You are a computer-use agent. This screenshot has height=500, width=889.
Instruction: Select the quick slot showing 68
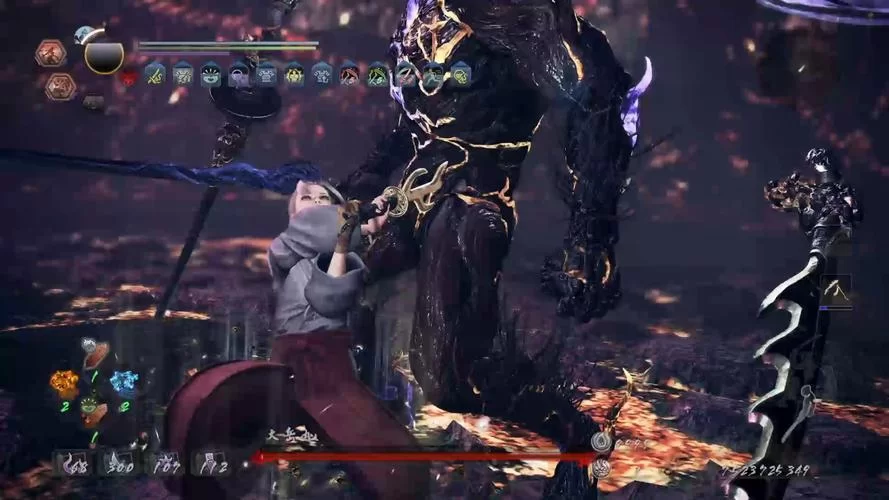pos(73,463)
